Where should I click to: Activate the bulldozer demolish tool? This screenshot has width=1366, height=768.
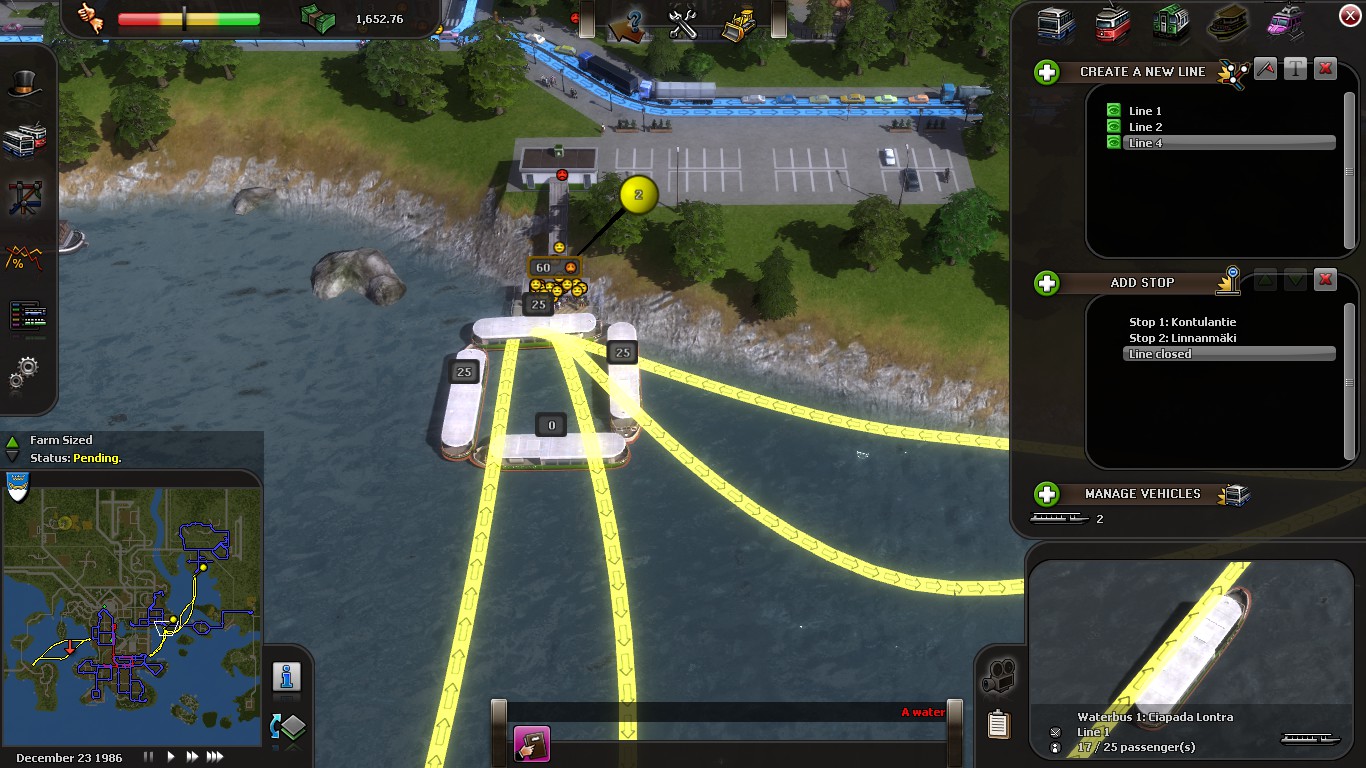pyautogui.click(x=740, y=23)
